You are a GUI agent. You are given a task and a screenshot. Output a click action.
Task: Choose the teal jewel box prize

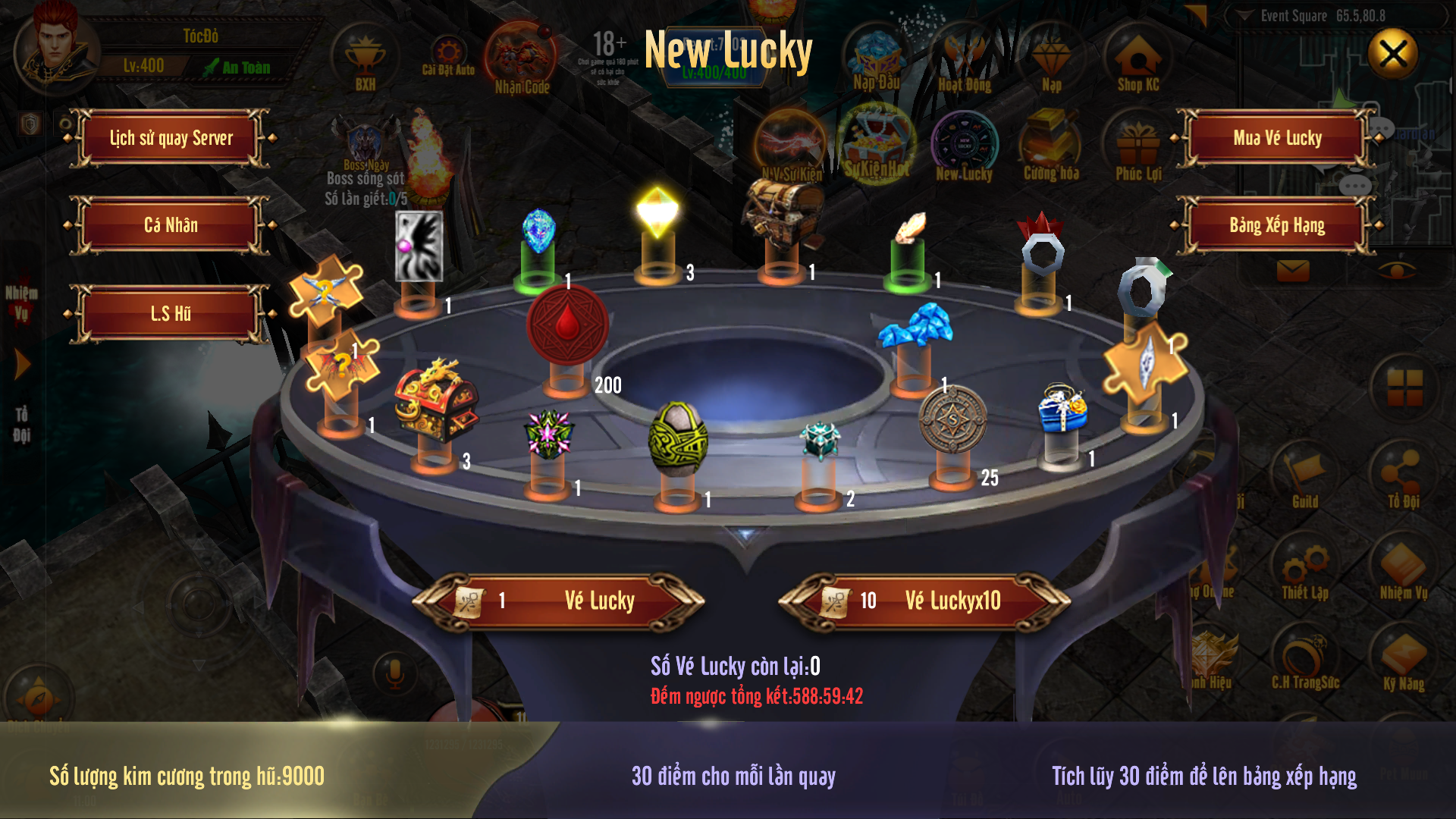(x=821, y=440)
